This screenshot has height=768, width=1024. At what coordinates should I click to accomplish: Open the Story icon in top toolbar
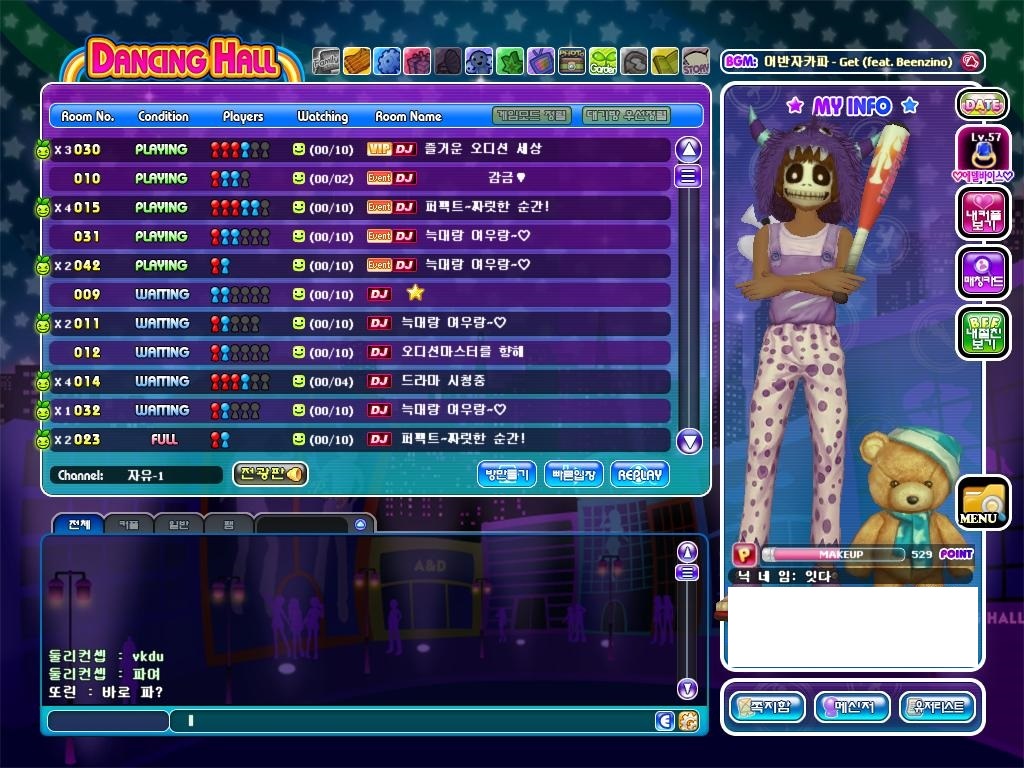(x=695, y=62)
